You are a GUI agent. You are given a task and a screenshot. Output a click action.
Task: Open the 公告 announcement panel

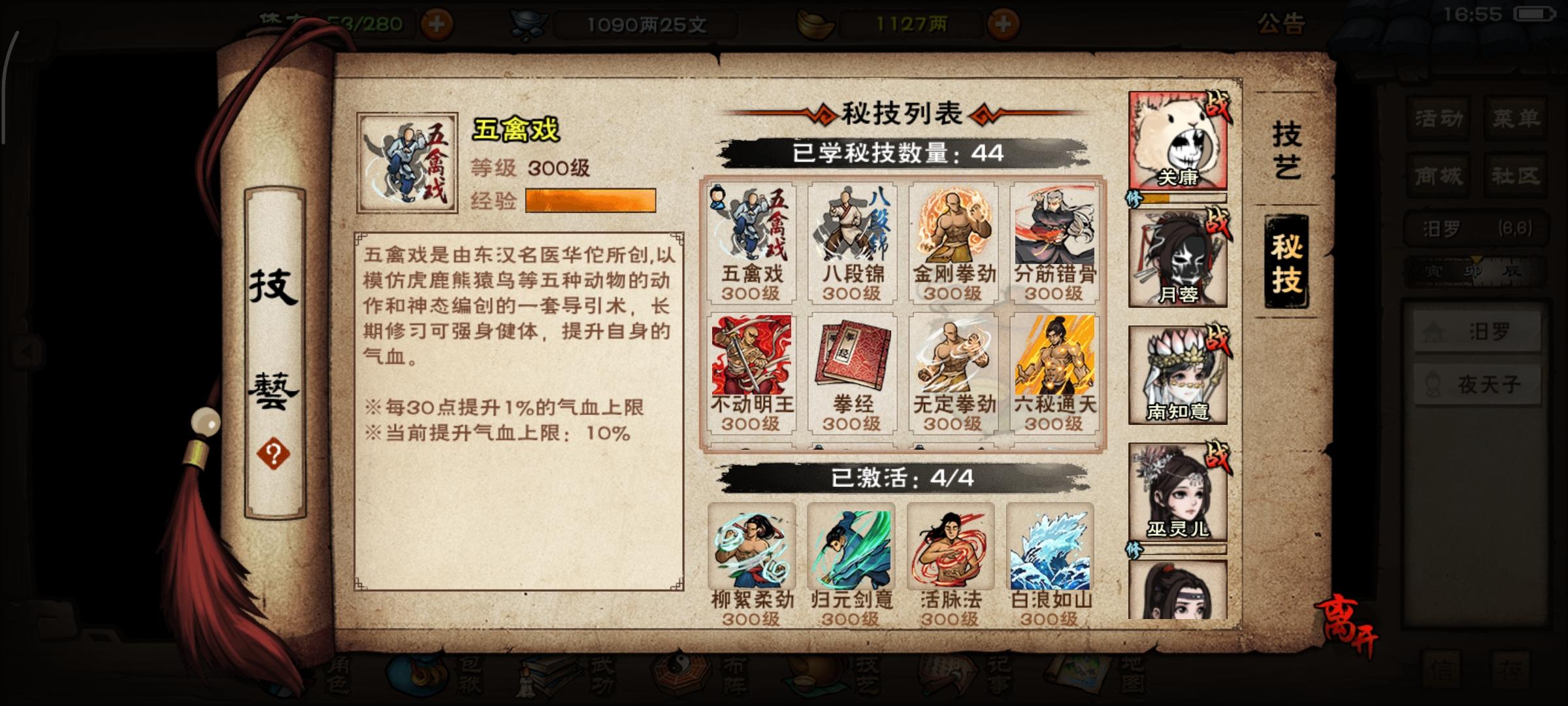(x=1280, y=22)
